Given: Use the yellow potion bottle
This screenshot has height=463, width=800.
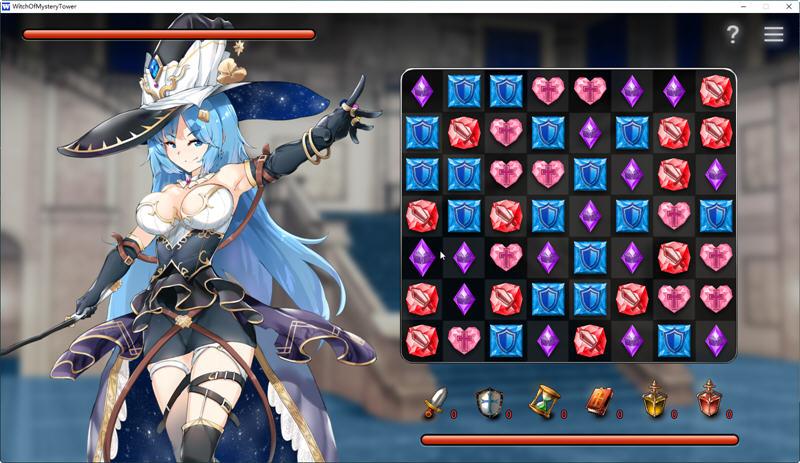Looking at the screenshot, I should pyautogui.click(x=654, y=402).
